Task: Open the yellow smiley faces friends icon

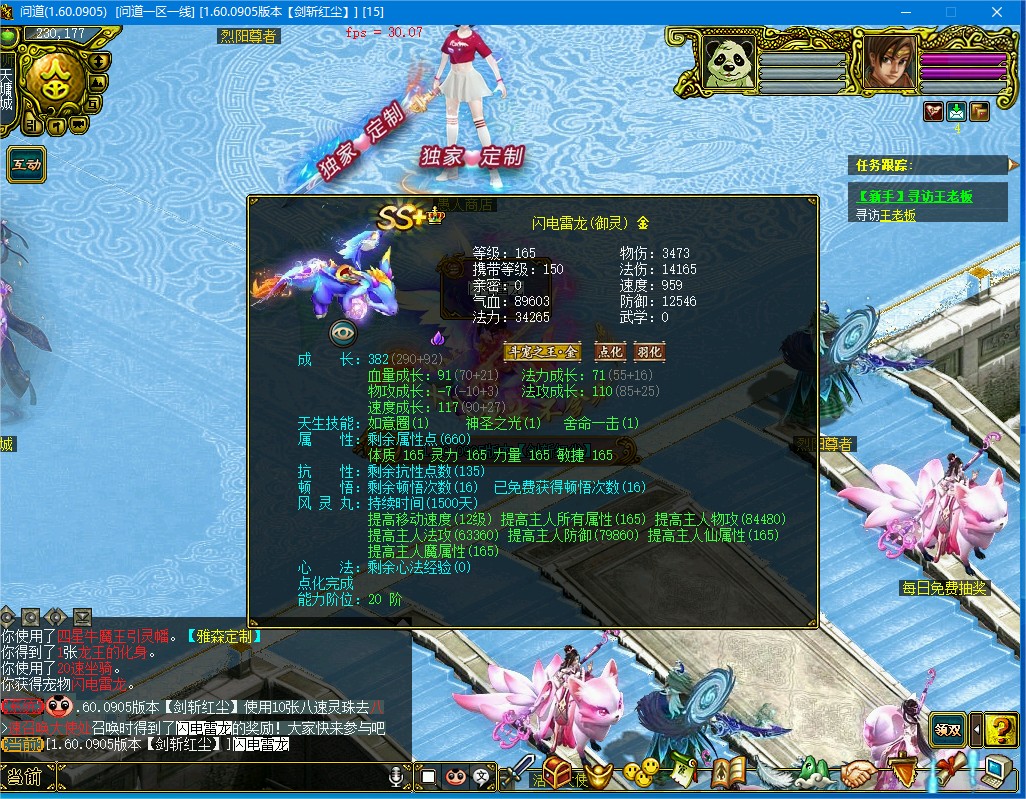Action: click(641, 770)
